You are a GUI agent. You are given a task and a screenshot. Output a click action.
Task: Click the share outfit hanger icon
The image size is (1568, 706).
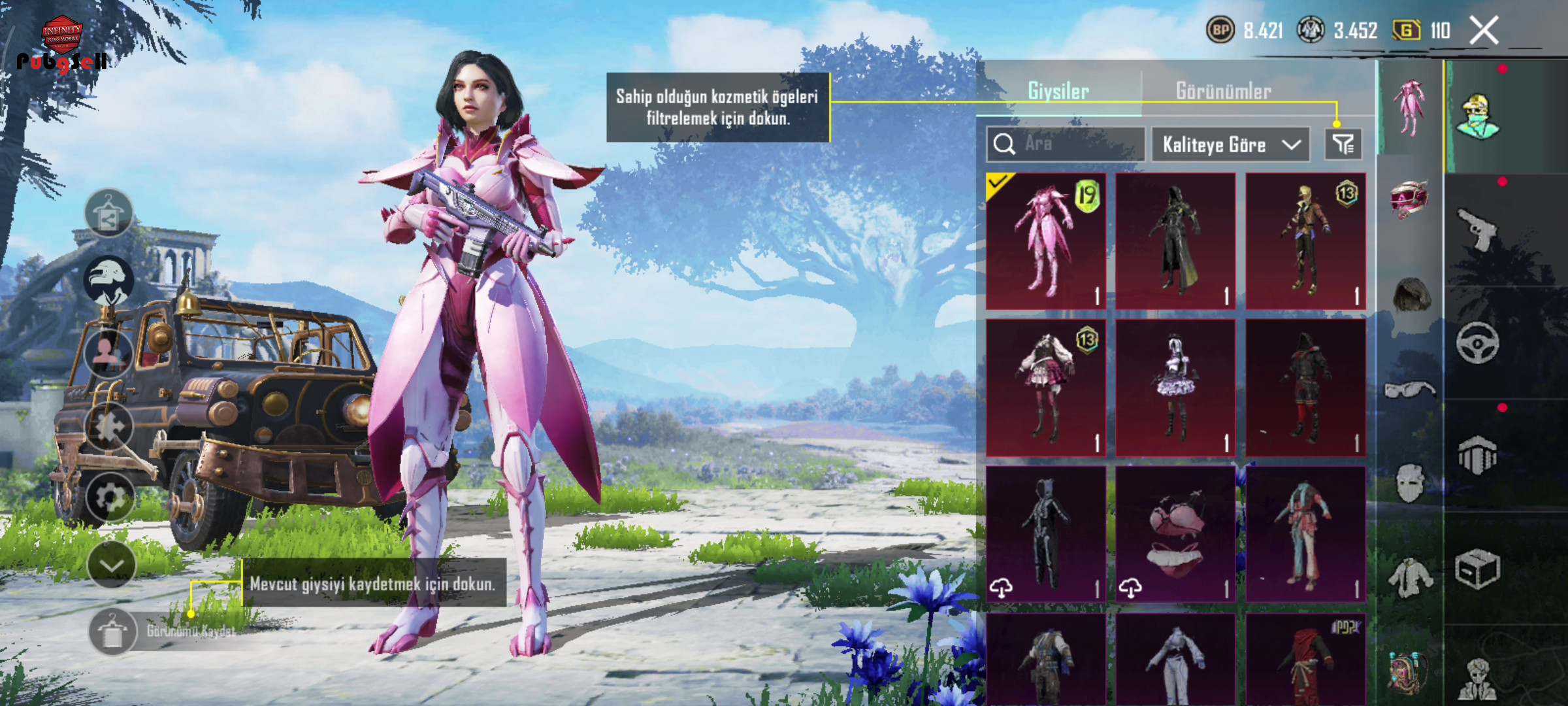[x=108, y=213]
